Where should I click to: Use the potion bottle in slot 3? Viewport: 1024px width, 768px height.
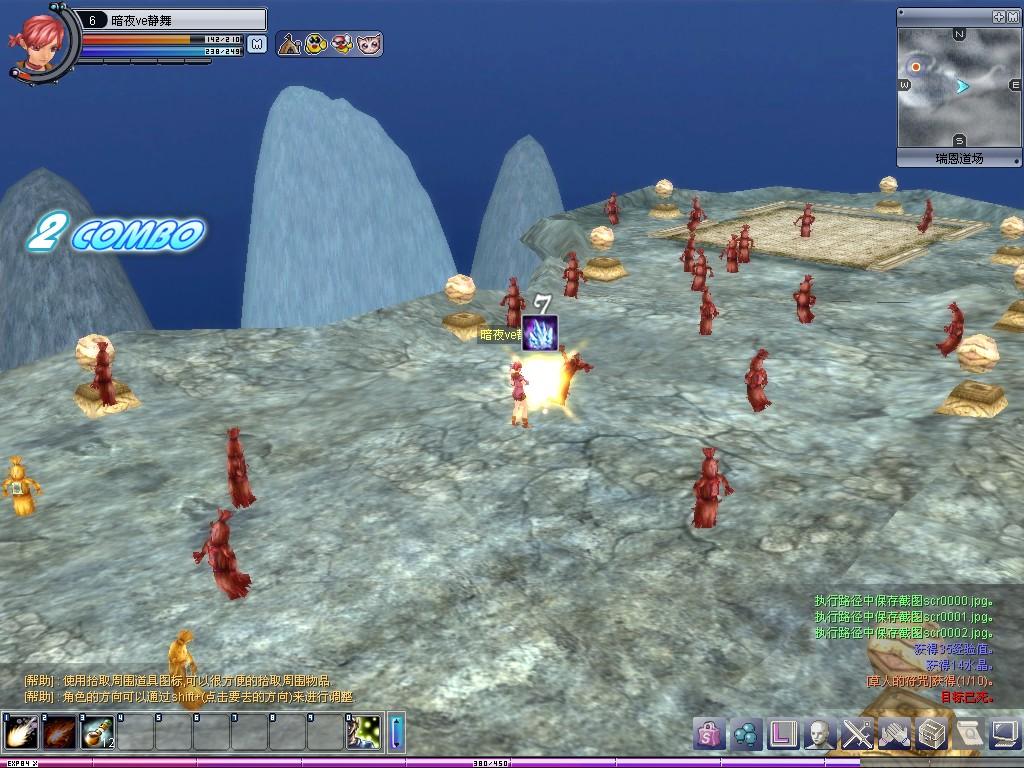(97, 733)
